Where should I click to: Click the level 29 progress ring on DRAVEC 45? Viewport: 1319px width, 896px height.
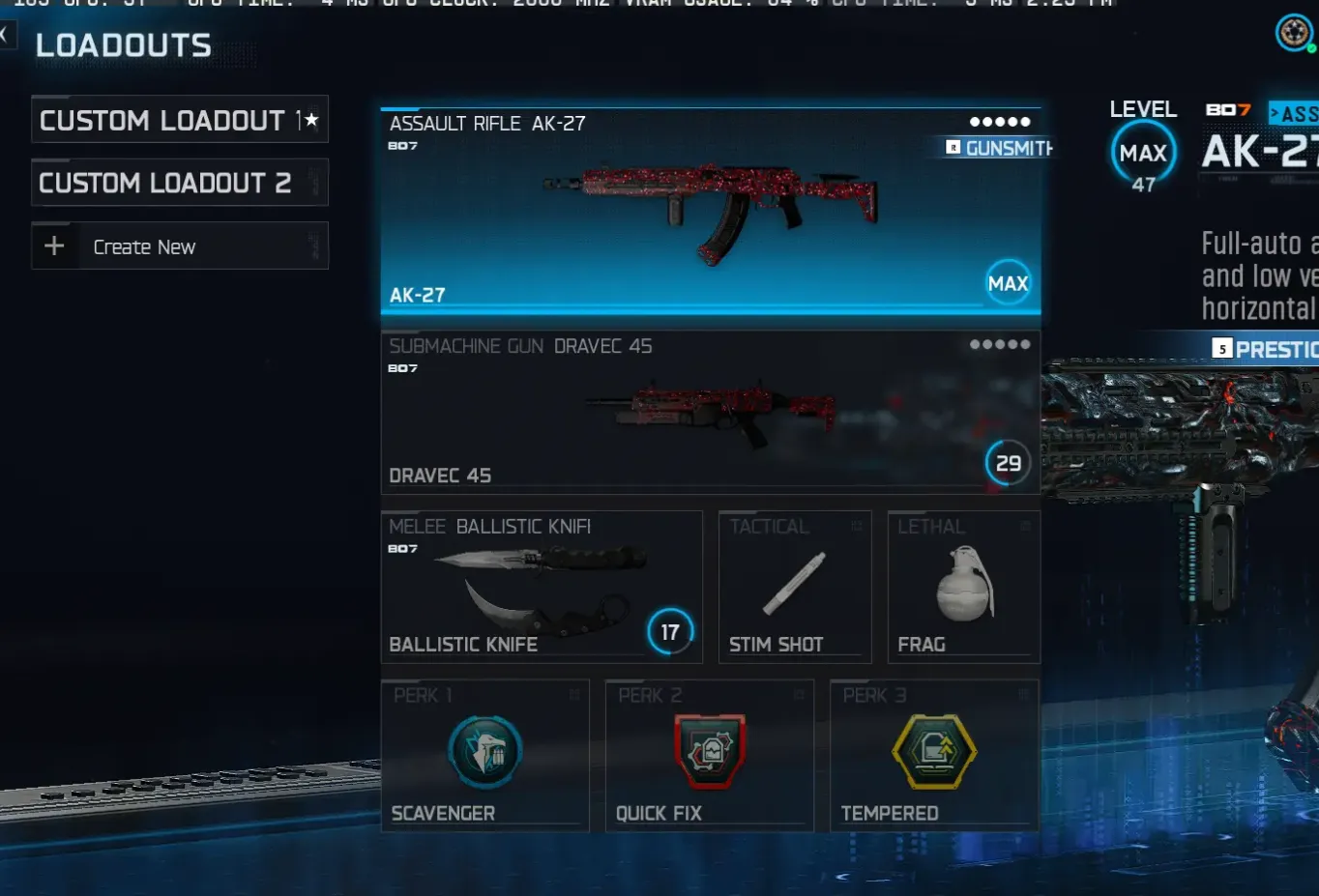pyautogui.click(x=1007, y=463)
